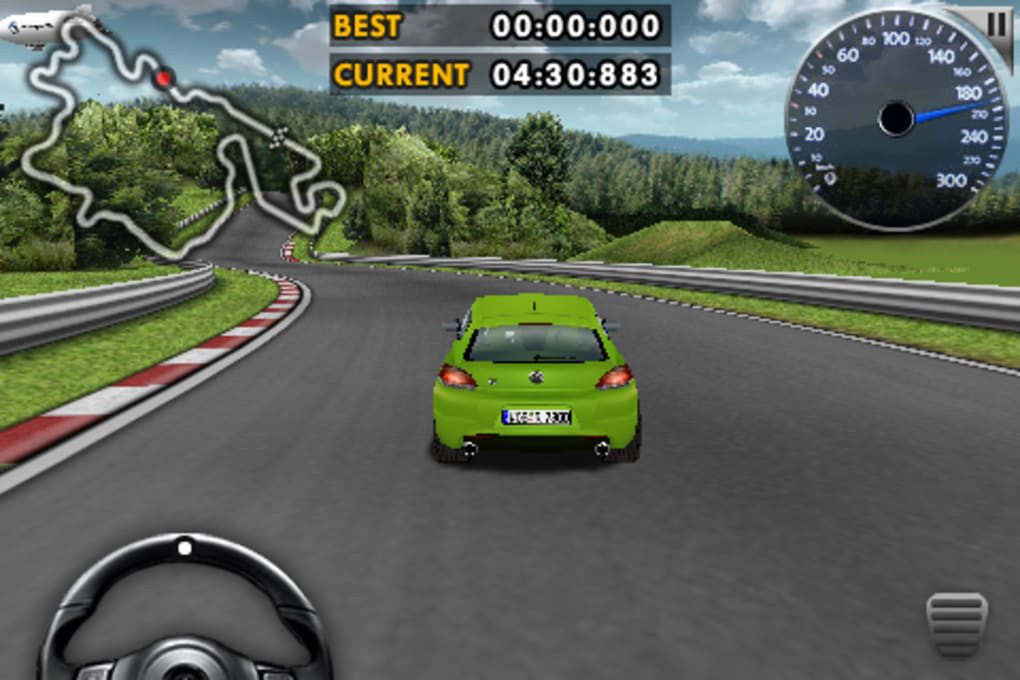Image resolution: width=1020 pixels, height=680 pixels.
Task: Pause the race with the pause button
Action: (997, 24)
